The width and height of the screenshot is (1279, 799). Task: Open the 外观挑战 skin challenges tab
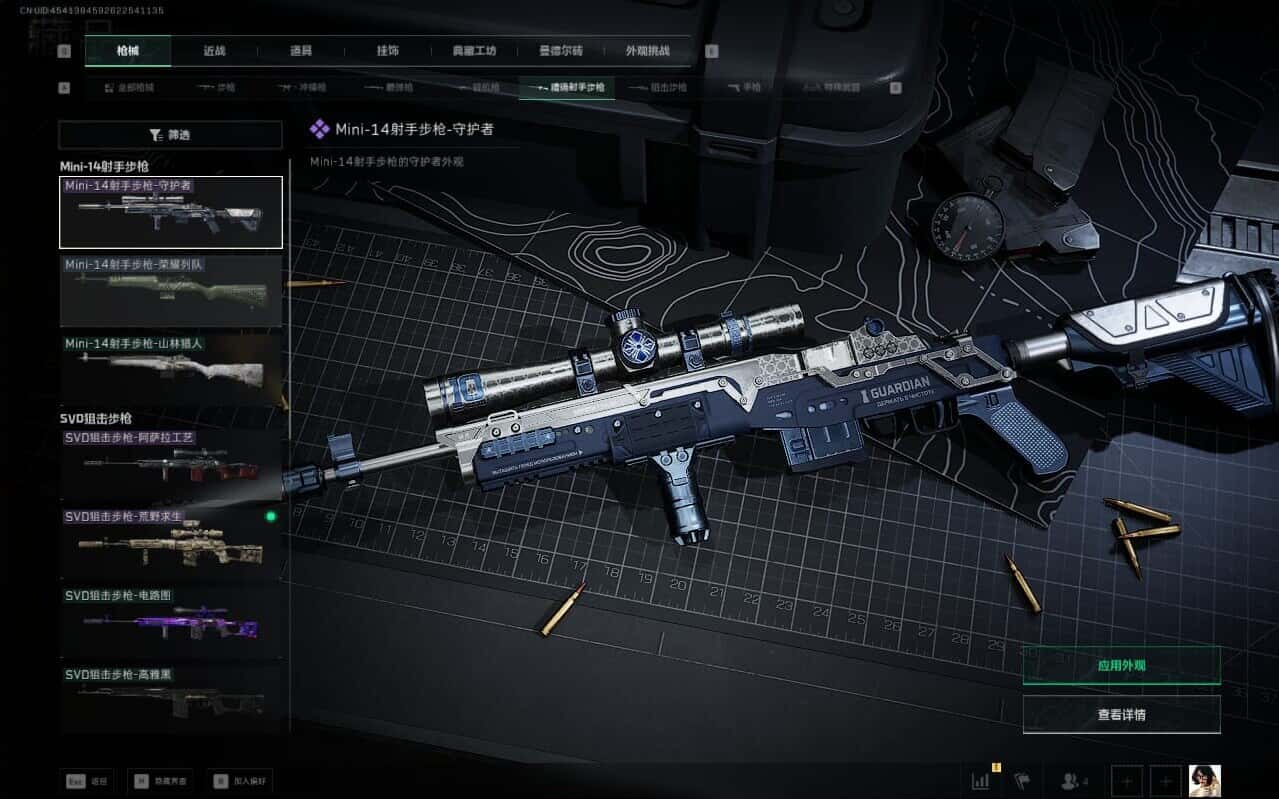coord(647,51)
